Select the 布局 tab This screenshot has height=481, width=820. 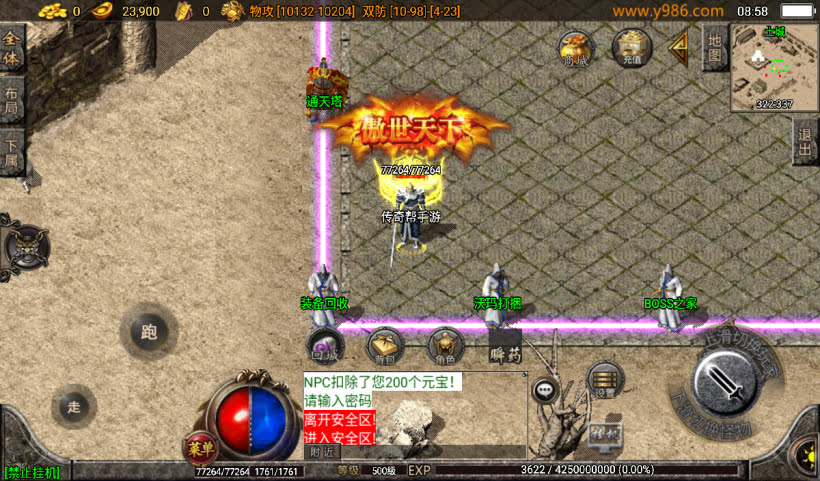12,100
